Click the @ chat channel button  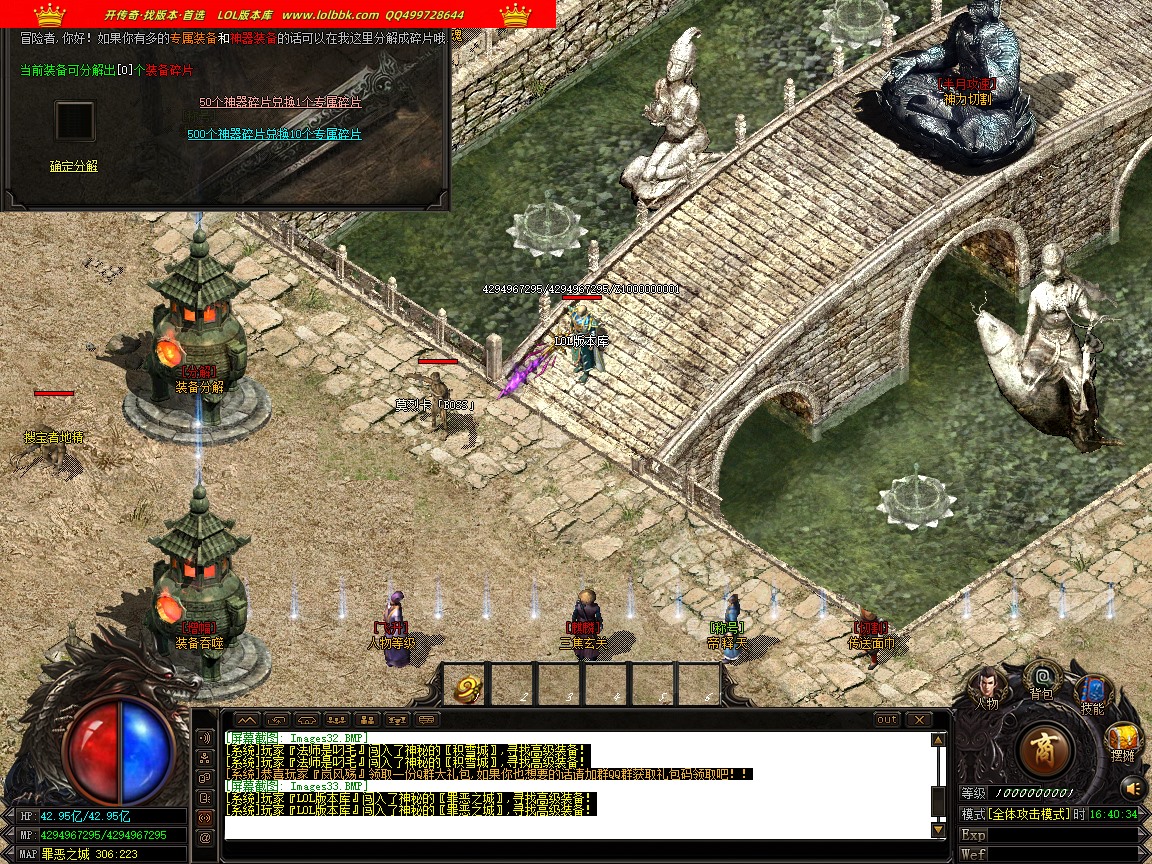[205, 837]
